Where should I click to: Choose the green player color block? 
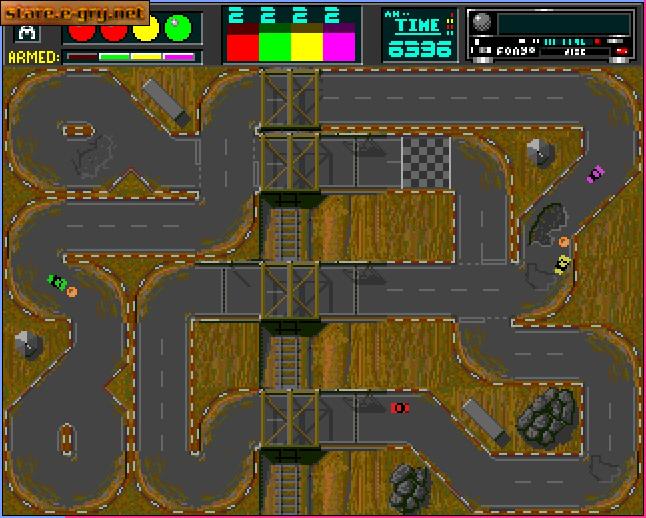[275, 45]
